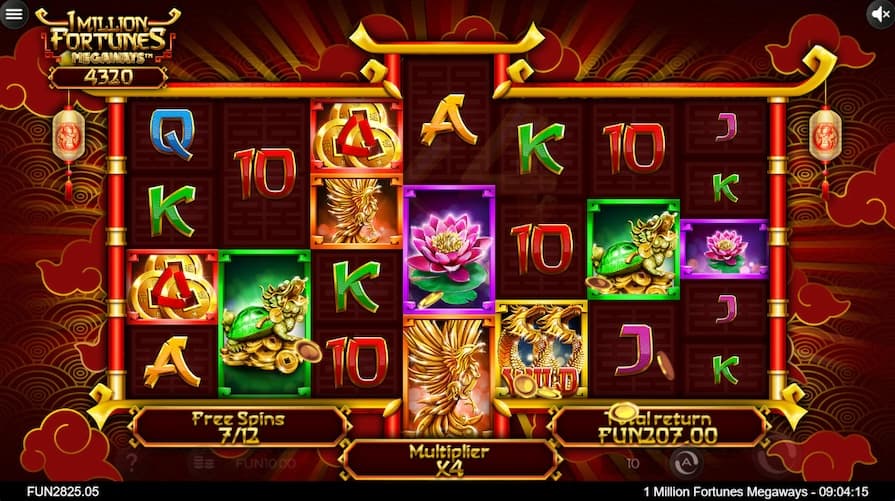Image resolution: width=895 pixels, height=501 pixels.
Task: Open the hamburger menu
Action: coord(14,14)
